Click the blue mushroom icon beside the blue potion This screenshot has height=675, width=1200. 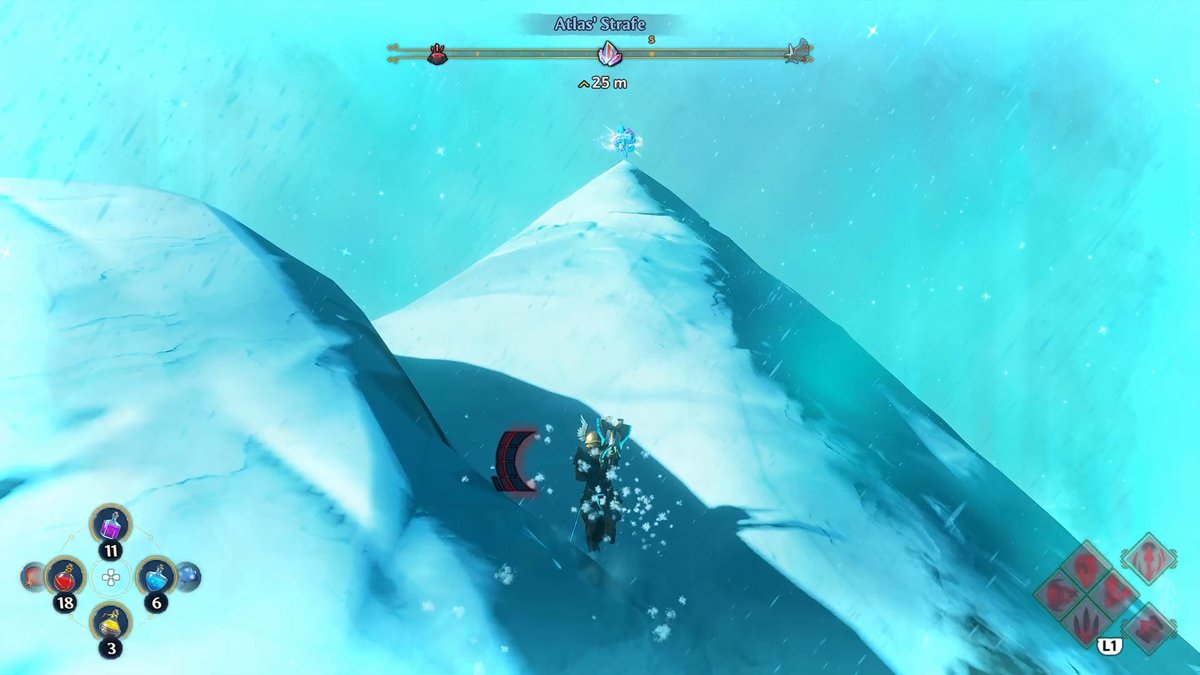(188, 576)
